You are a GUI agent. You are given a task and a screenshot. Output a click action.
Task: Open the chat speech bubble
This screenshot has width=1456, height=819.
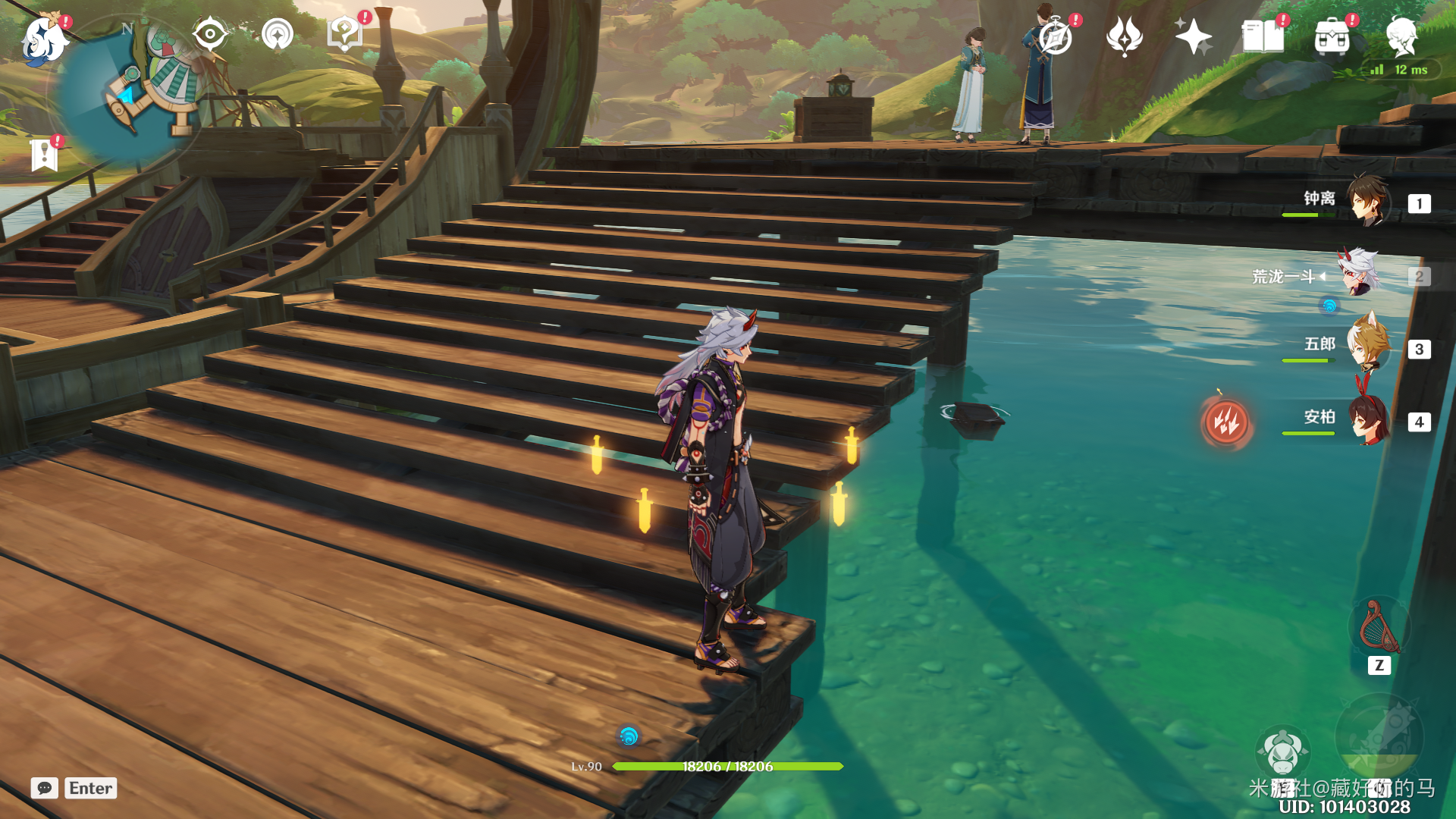tap(45, 788)
